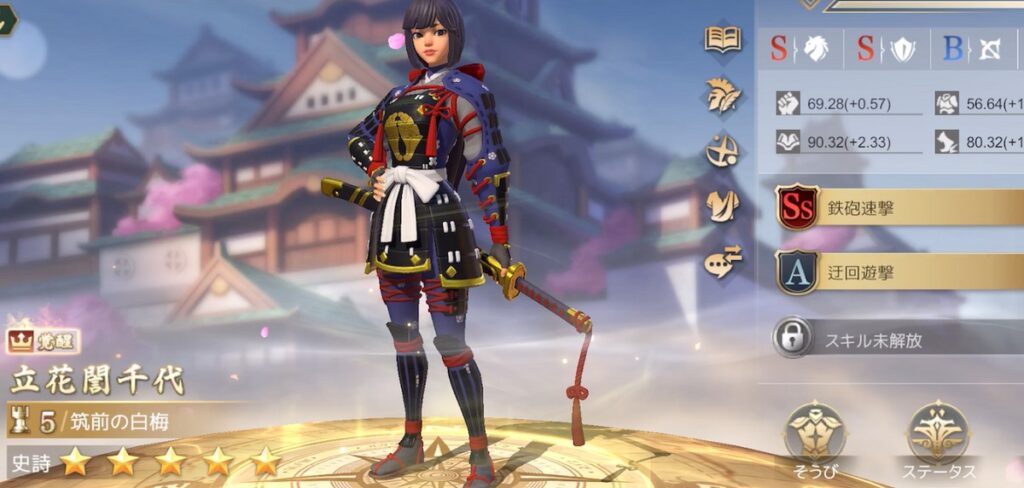1024x488 pixels.
Task: Open the robe outfit icon
Action: pyautogui.click(x=723, y=205)
